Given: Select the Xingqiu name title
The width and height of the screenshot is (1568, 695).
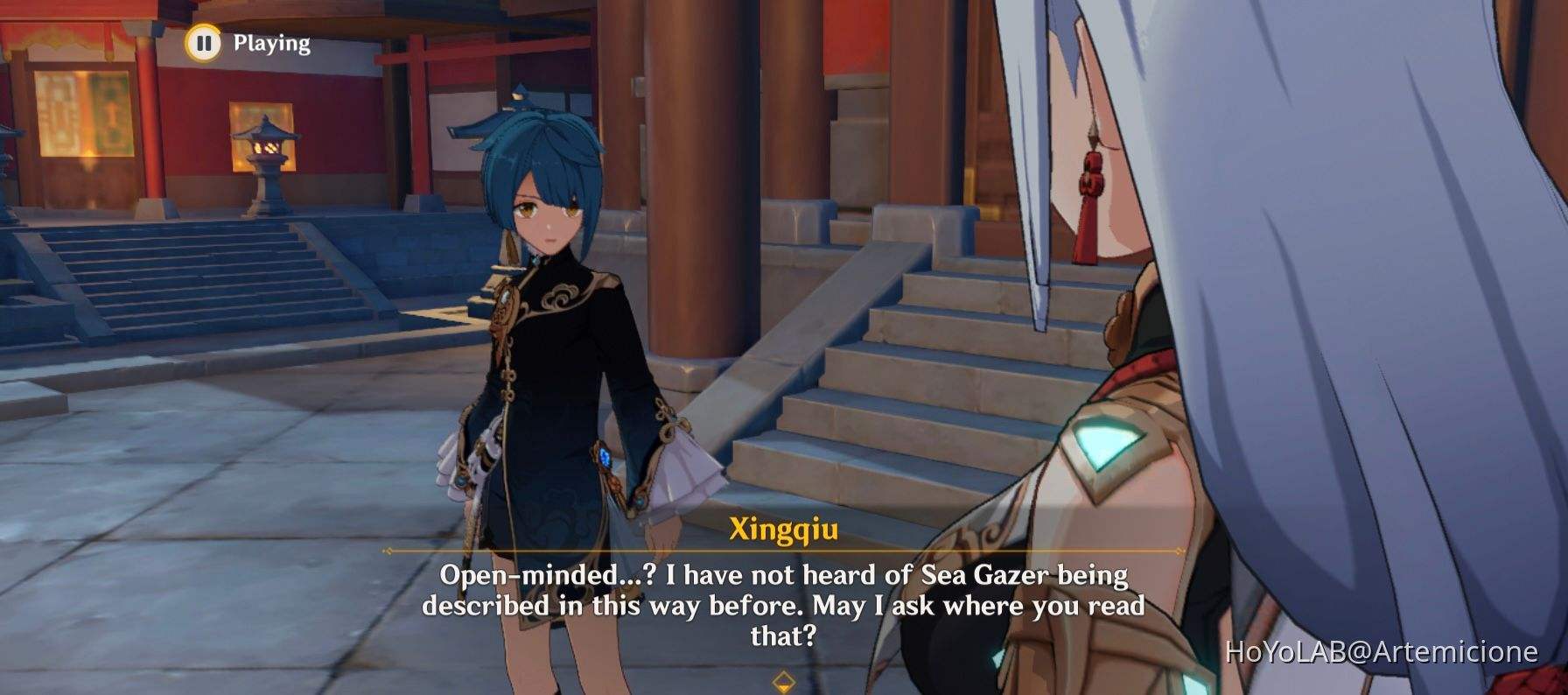Looking at the screenshot, I should click(783, 527).
